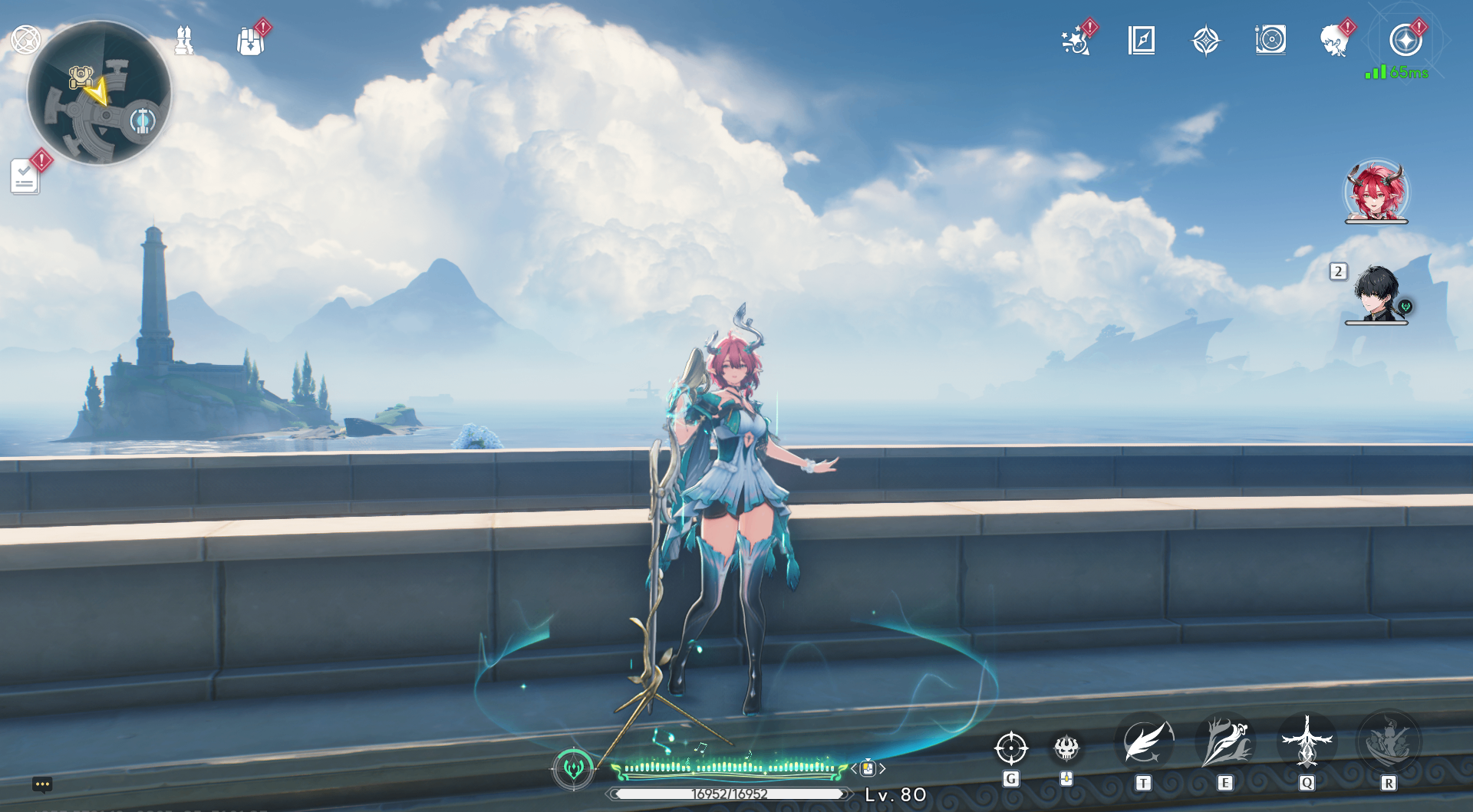Open the four-pointed compass star icon
This screenshot has height=812, width=1473.
[1205, 41]
